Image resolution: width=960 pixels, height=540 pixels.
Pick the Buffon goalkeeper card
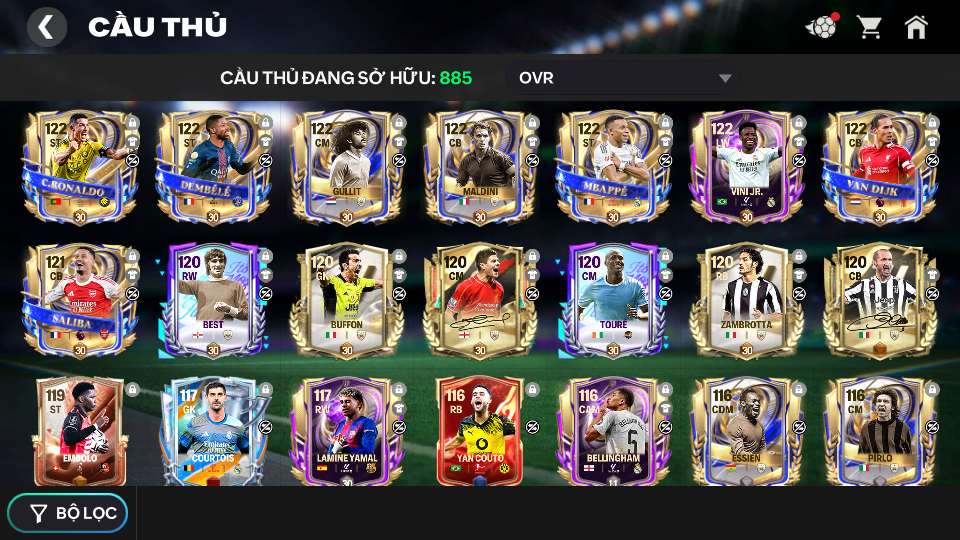tap(346, 300)
